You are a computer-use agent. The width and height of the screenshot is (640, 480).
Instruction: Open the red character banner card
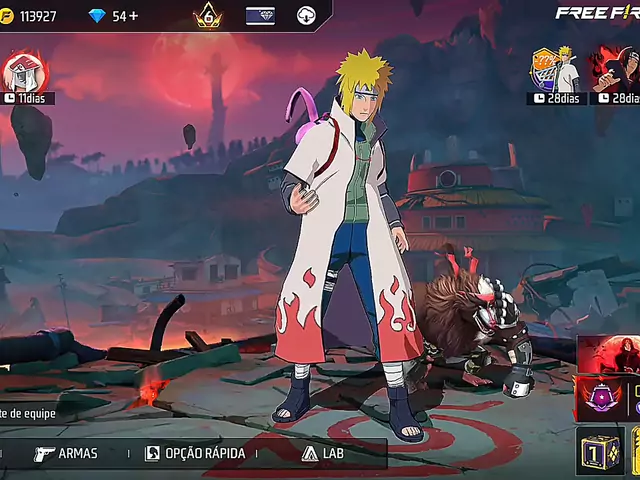click(x=608, y=354)
